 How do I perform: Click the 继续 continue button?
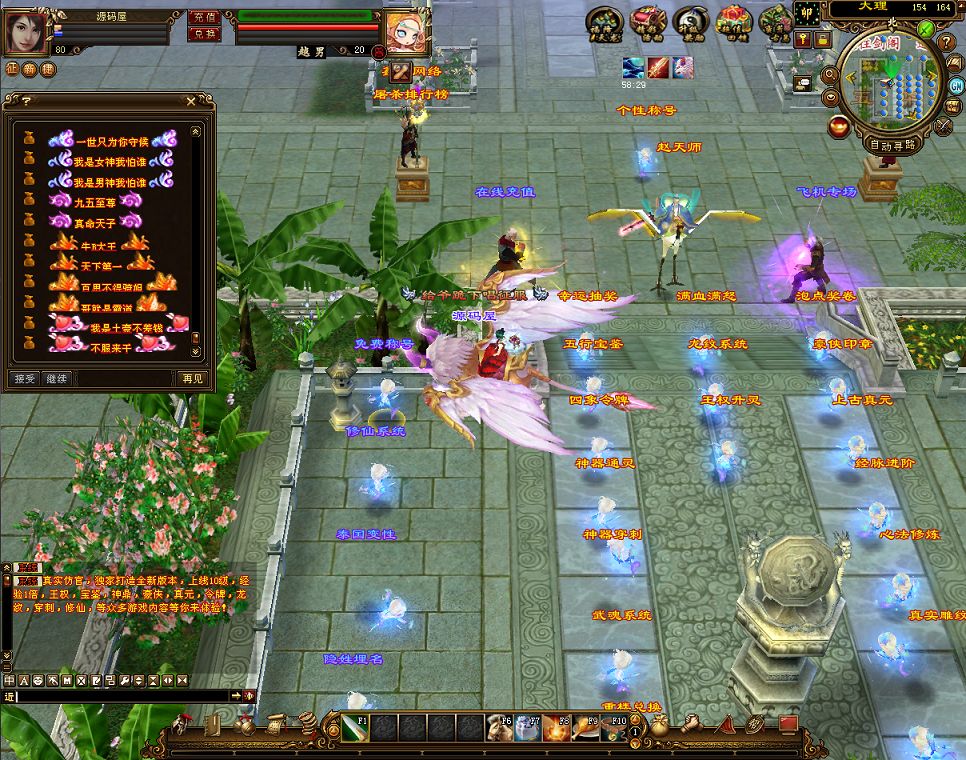tap(57, 379)
